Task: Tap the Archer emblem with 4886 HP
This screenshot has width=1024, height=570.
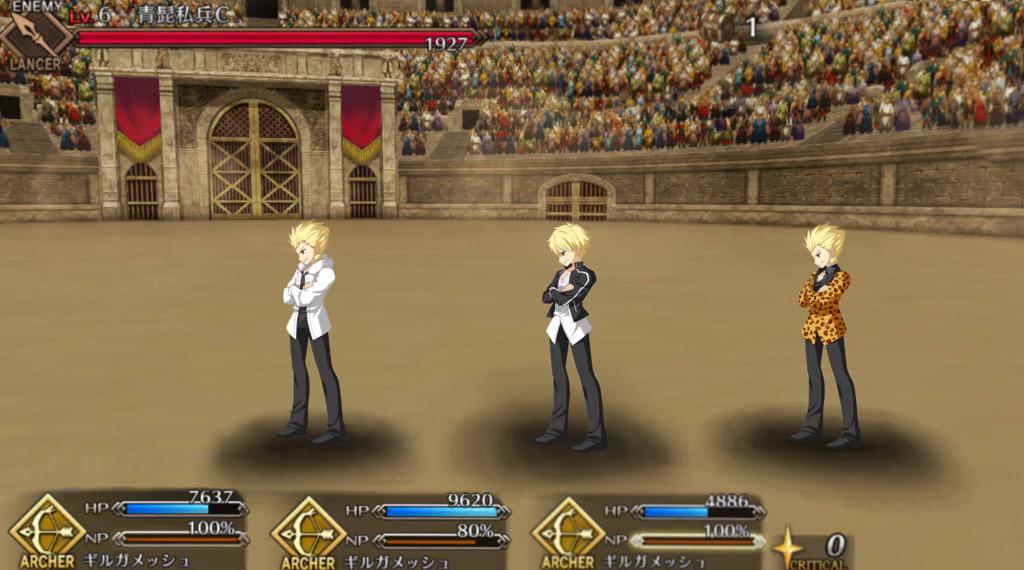Action: 568,526
